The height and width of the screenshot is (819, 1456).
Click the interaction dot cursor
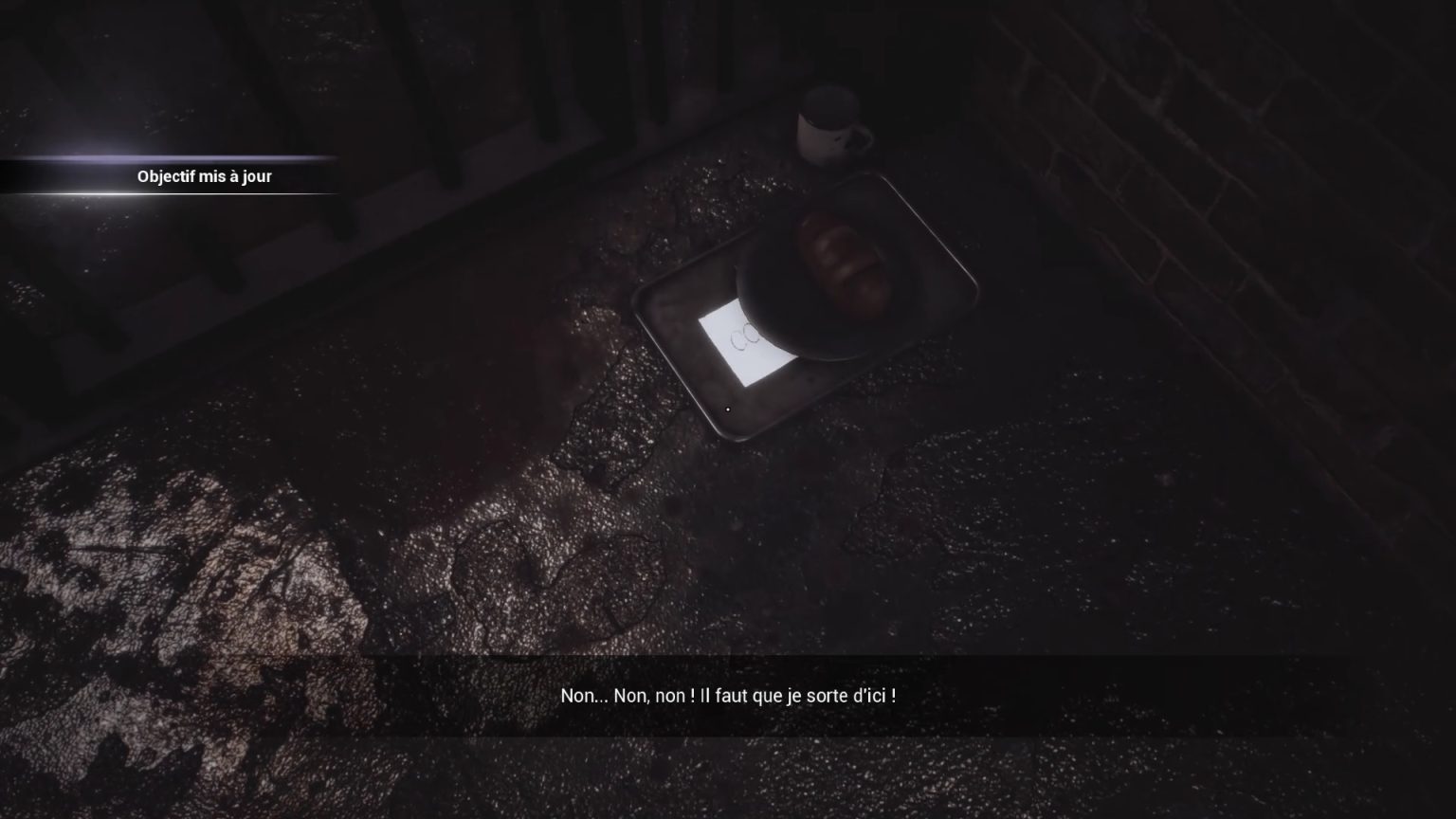pos(726,408)
